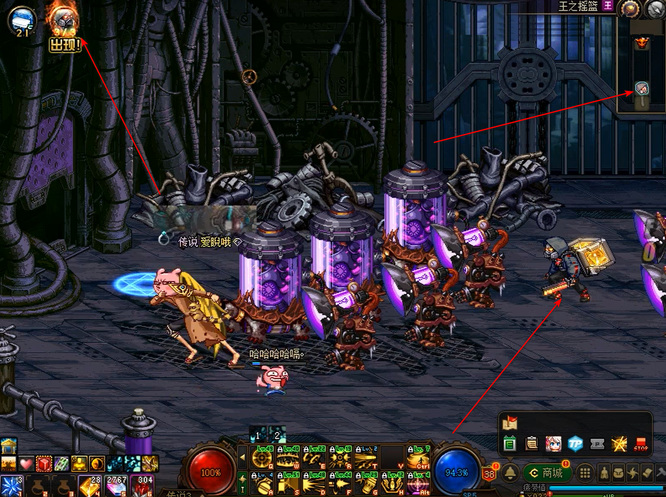This screenshot has width=666, height=497.
Task: Click the anime girl portrait icon
Action: click(553, 443)
